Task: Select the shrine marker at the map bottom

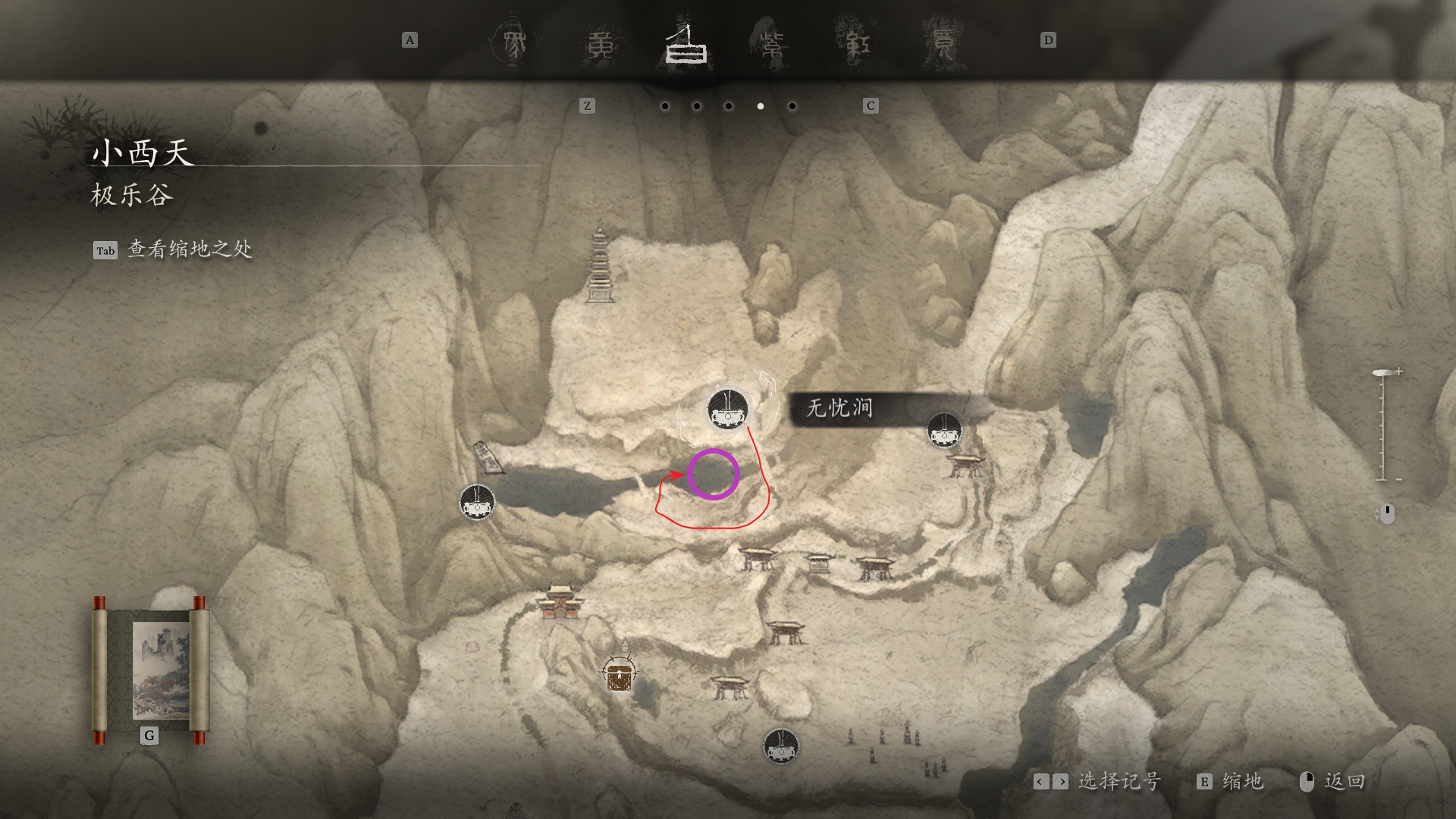Action: click(x=781, y=746)
